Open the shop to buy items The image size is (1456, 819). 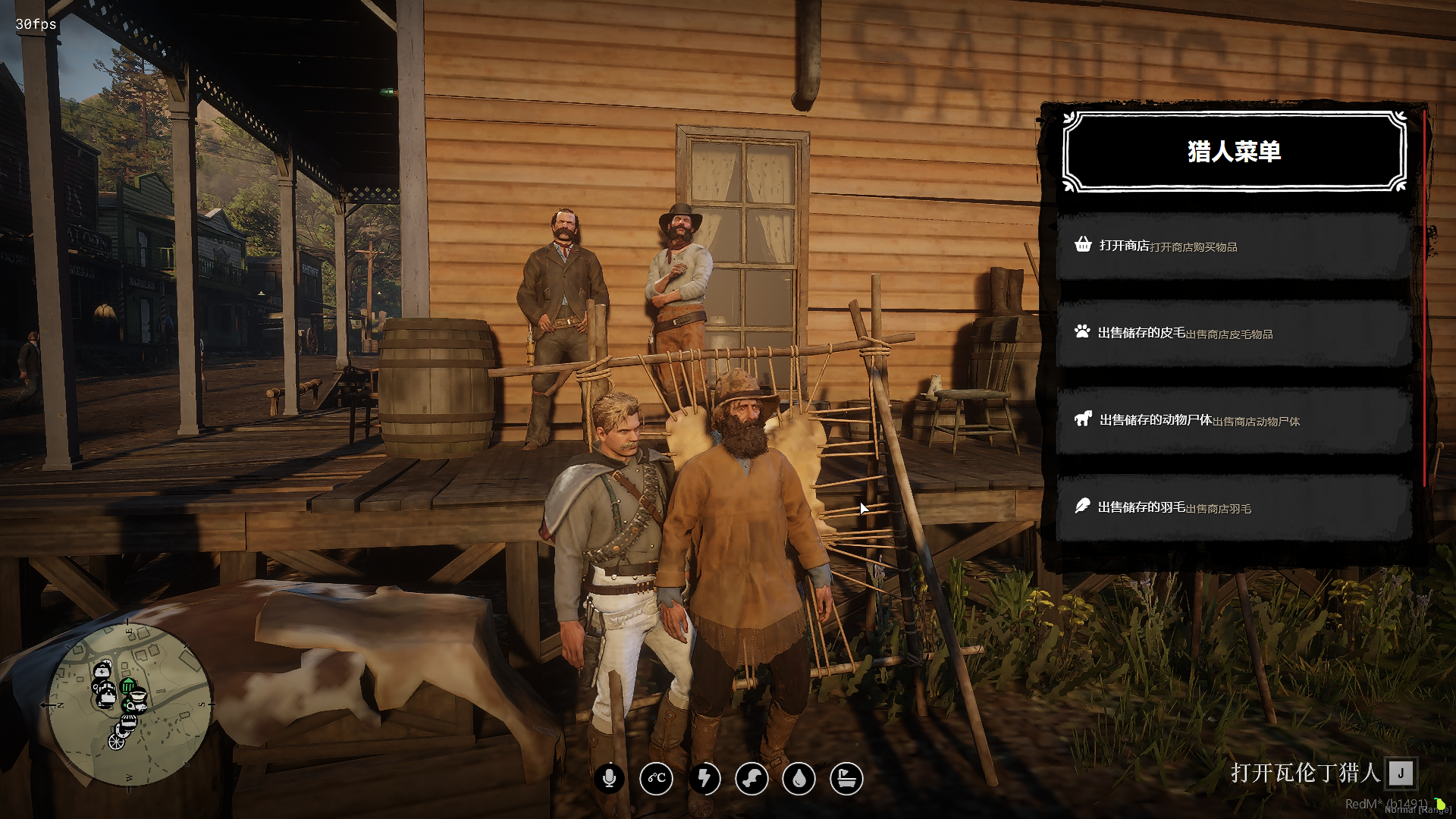(x=1233, y=246)
